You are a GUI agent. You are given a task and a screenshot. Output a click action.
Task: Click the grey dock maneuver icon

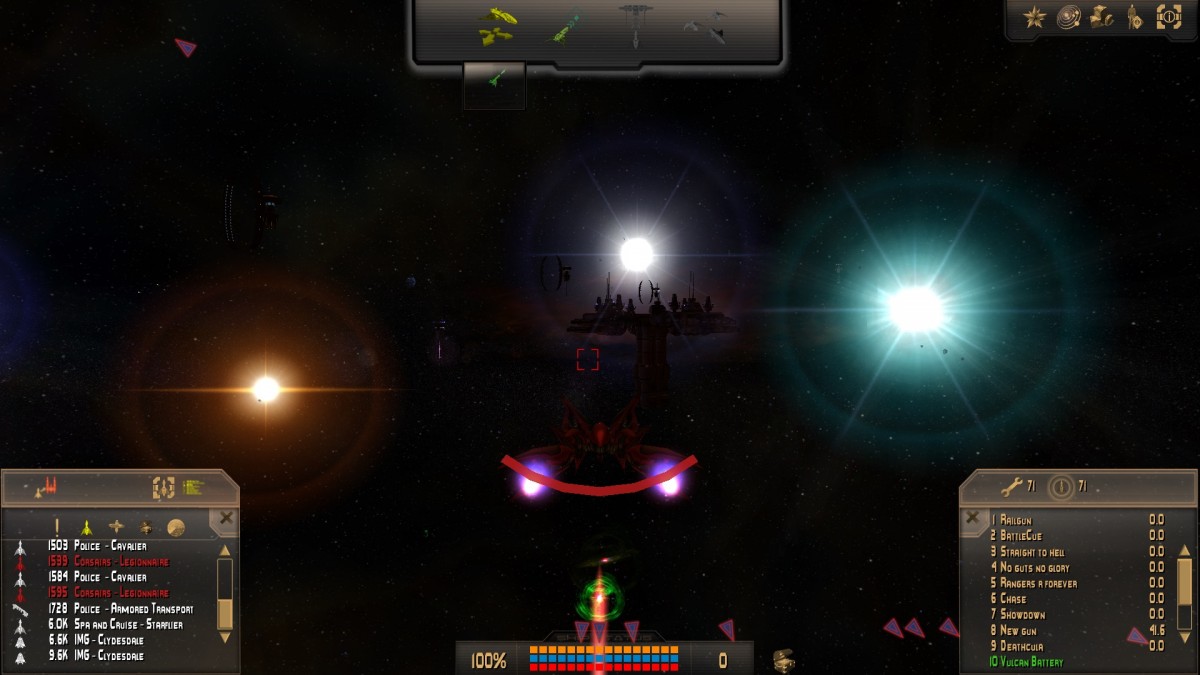[635, 25]
